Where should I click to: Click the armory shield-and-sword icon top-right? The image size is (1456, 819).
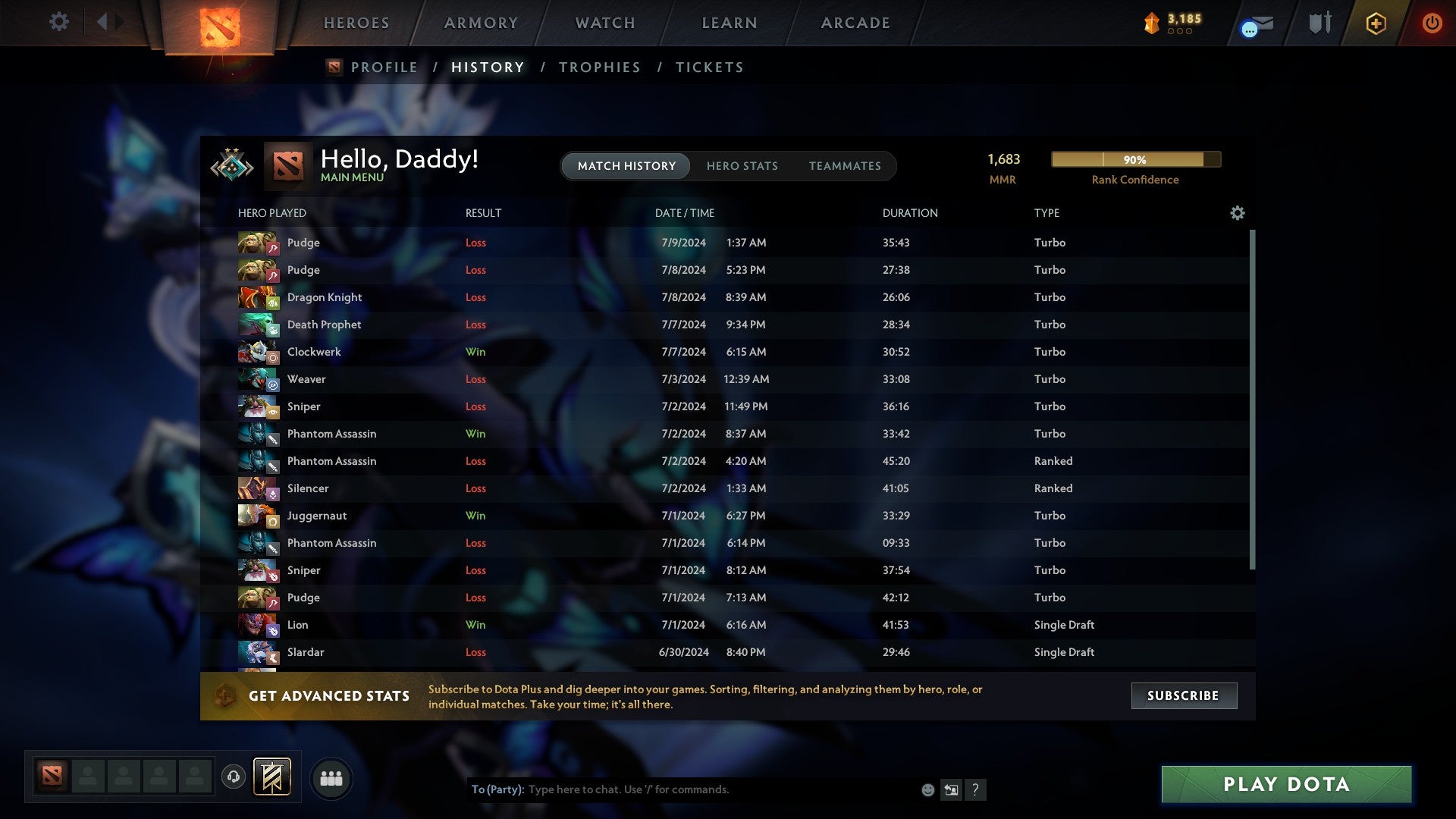(1319, 23)
